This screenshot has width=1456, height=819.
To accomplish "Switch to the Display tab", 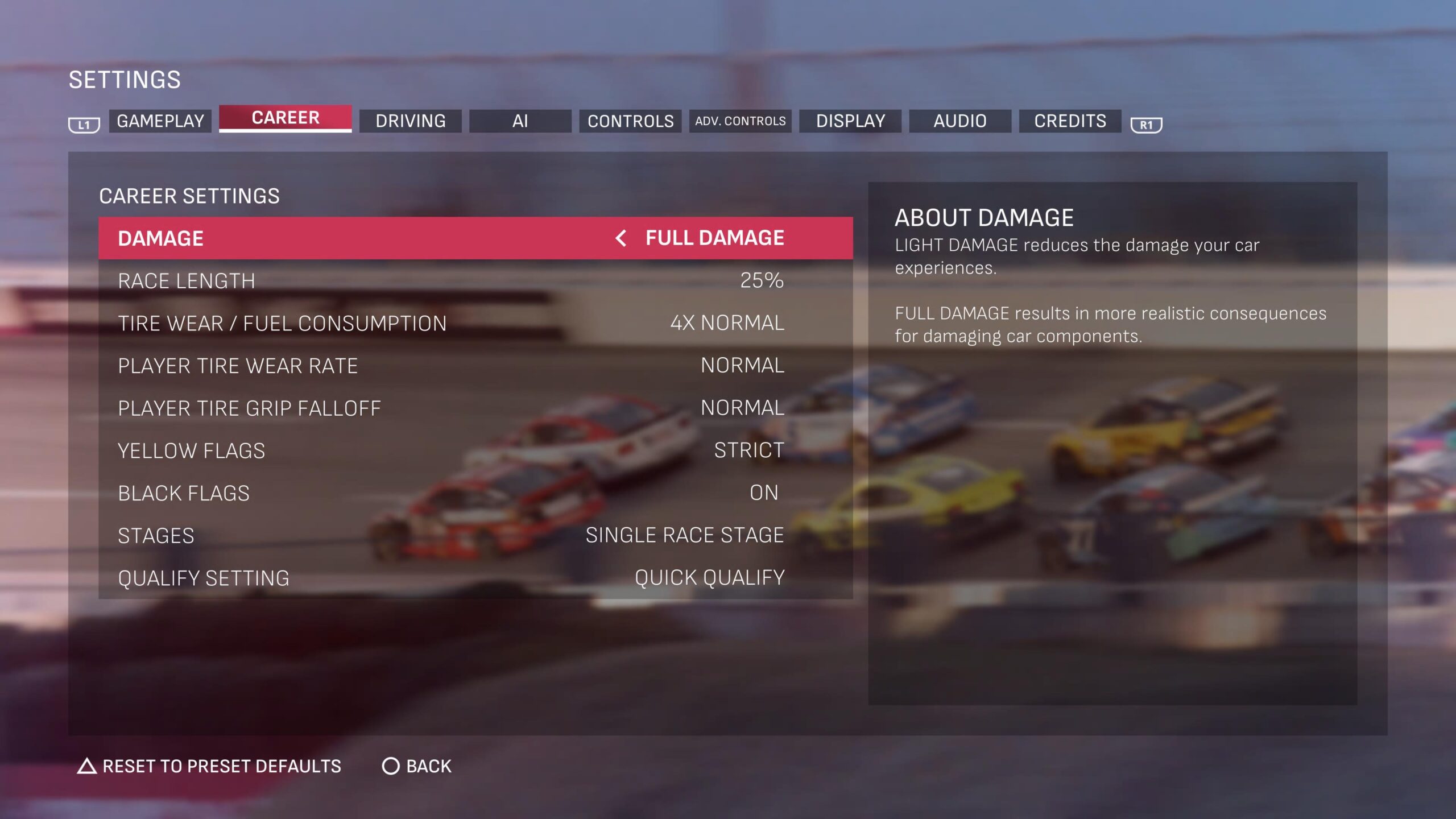I will click(850, 121).
